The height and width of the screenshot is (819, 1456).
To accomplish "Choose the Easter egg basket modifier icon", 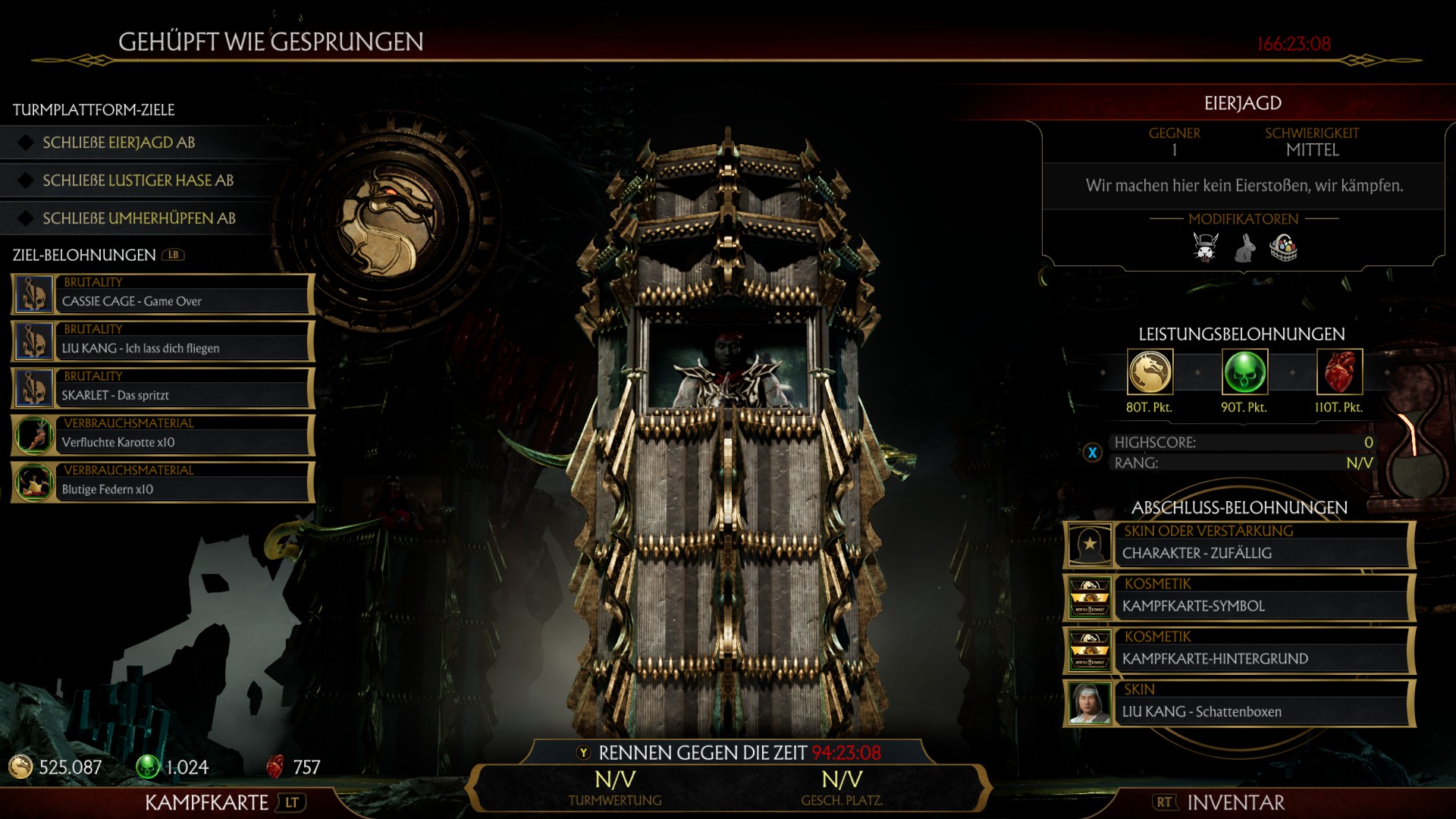I will tap(1284, 247).
